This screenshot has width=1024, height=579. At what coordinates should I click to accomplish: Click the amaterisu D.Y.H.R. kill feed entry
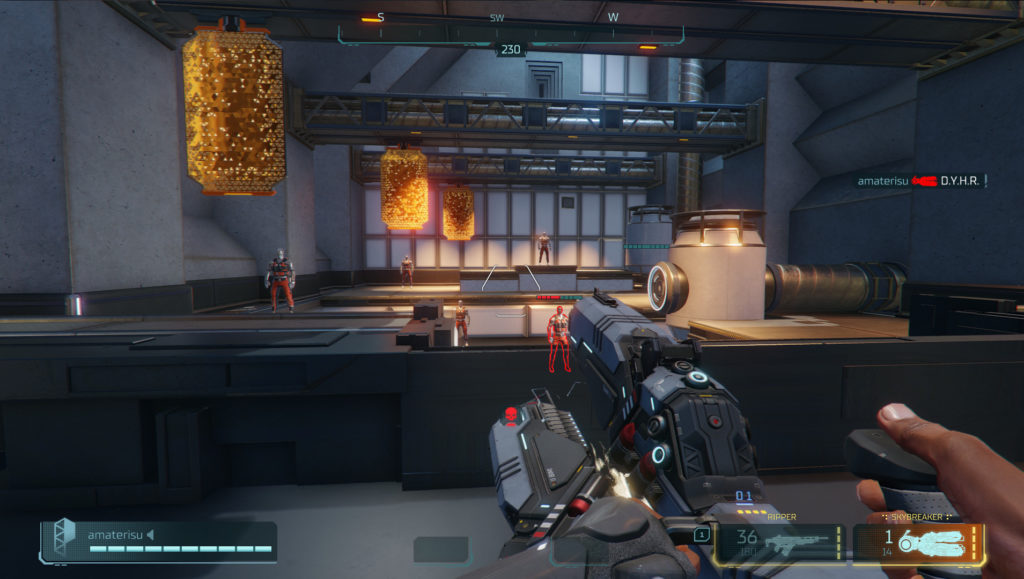[x=920, y=181]
